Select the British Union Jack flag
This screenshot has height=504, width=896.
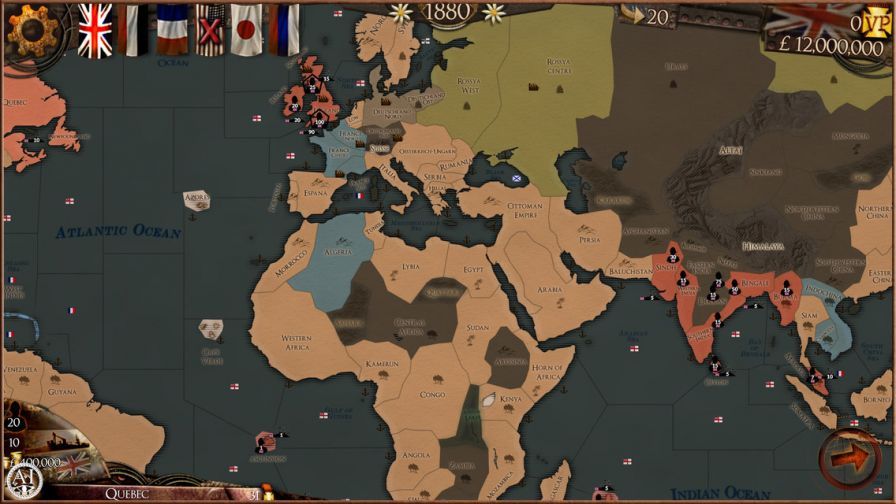(96, 30)
